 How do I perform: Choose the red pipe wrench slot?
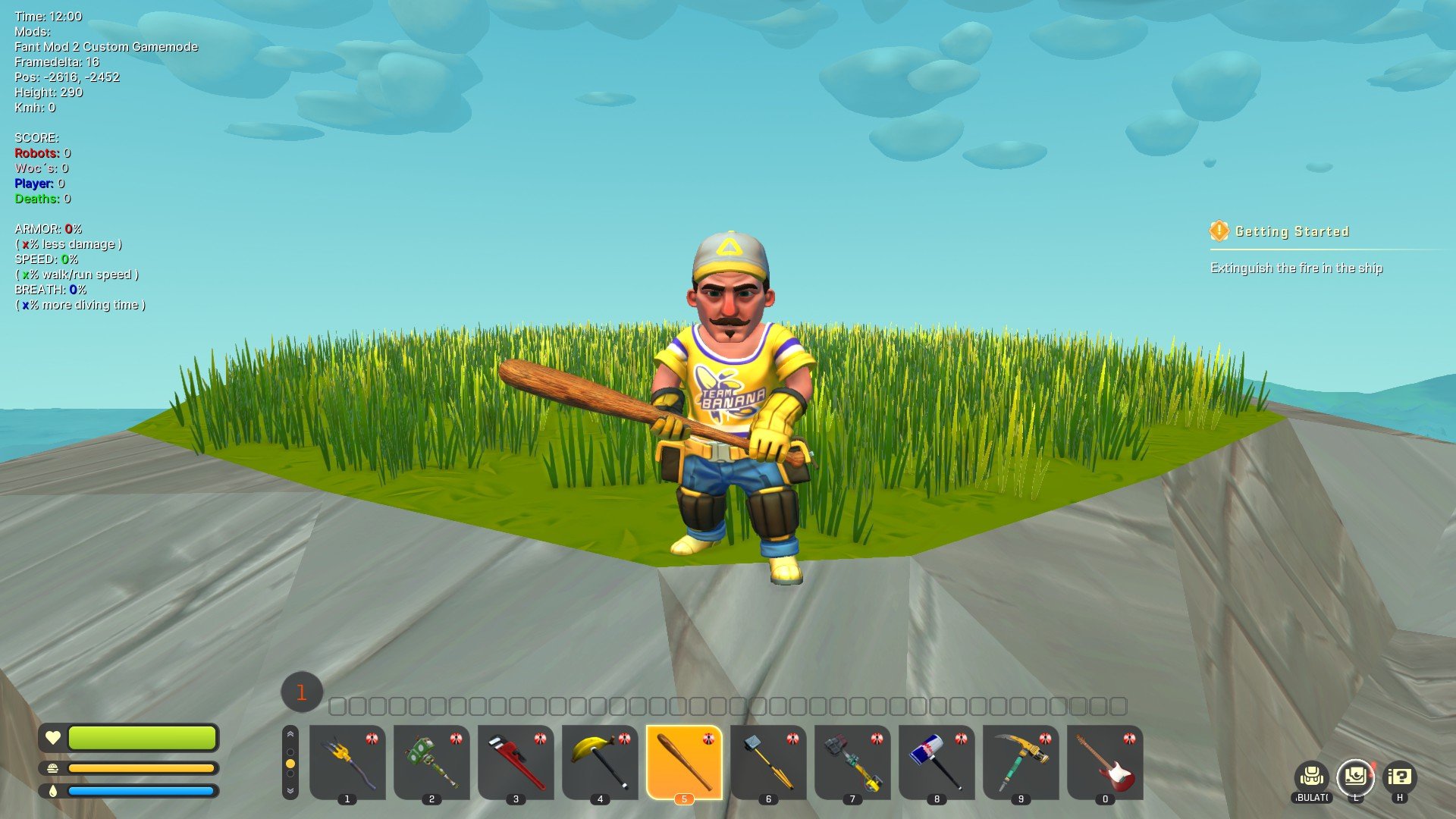[516, 761]
